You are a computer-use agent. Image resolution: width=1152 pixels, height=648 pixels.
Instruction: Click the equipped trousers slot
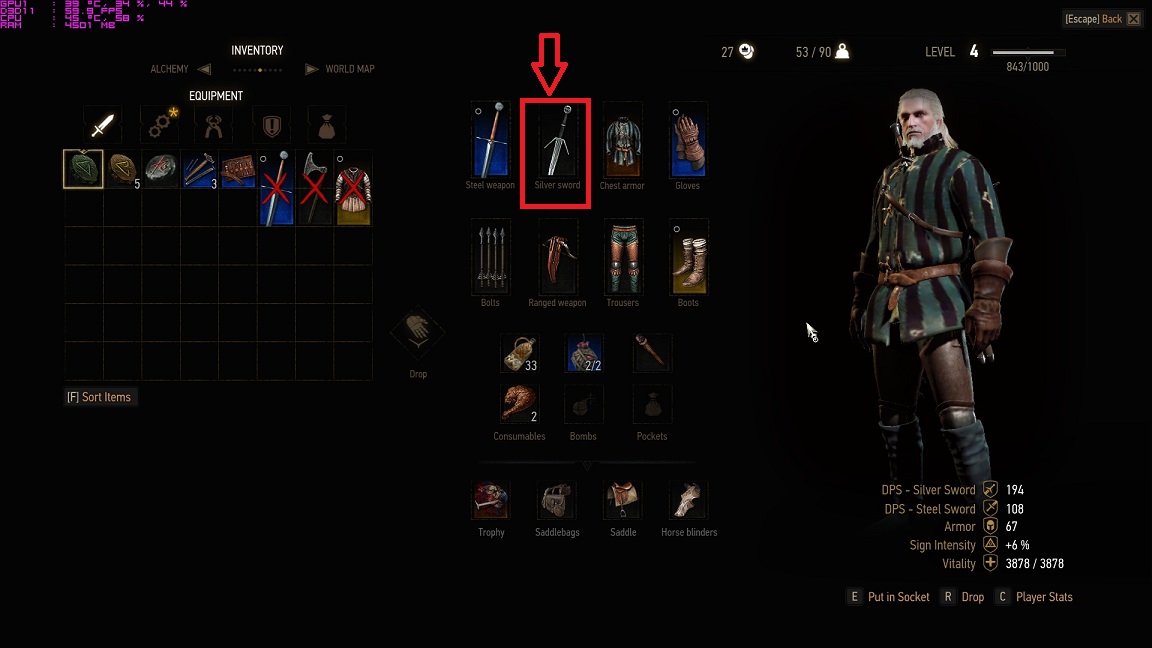point(622,257)
